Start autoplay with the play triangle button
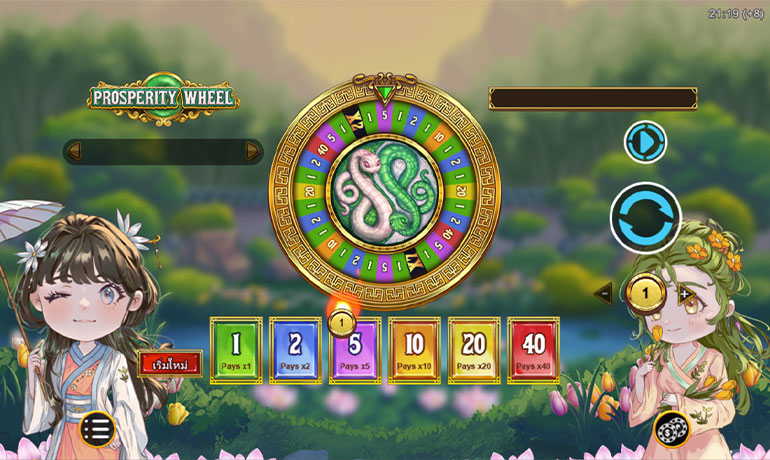770x460 pixels. coord(645,142)
